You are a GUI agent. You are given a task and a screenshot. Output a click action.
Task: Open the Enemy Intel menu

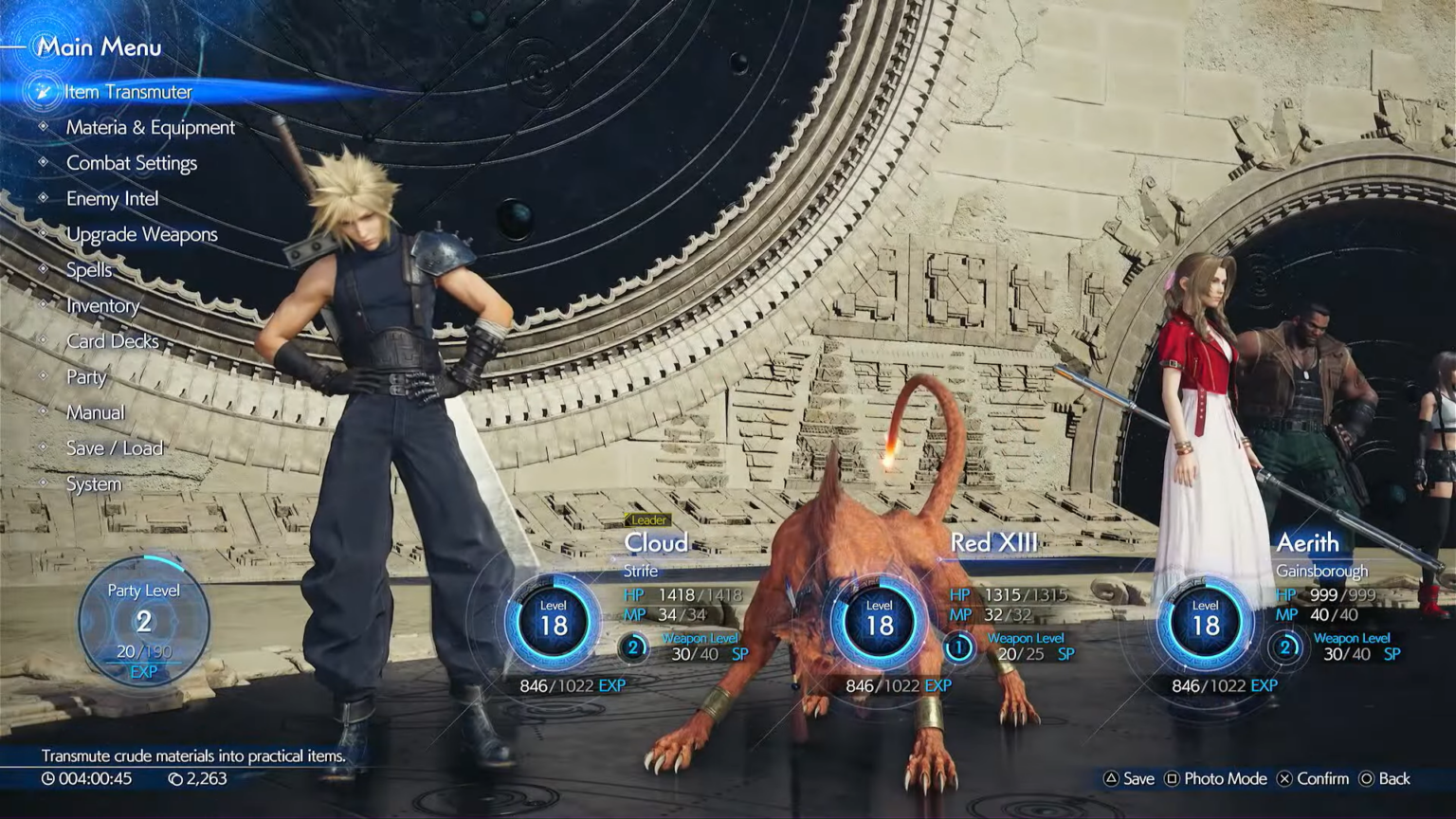point(113,199)
